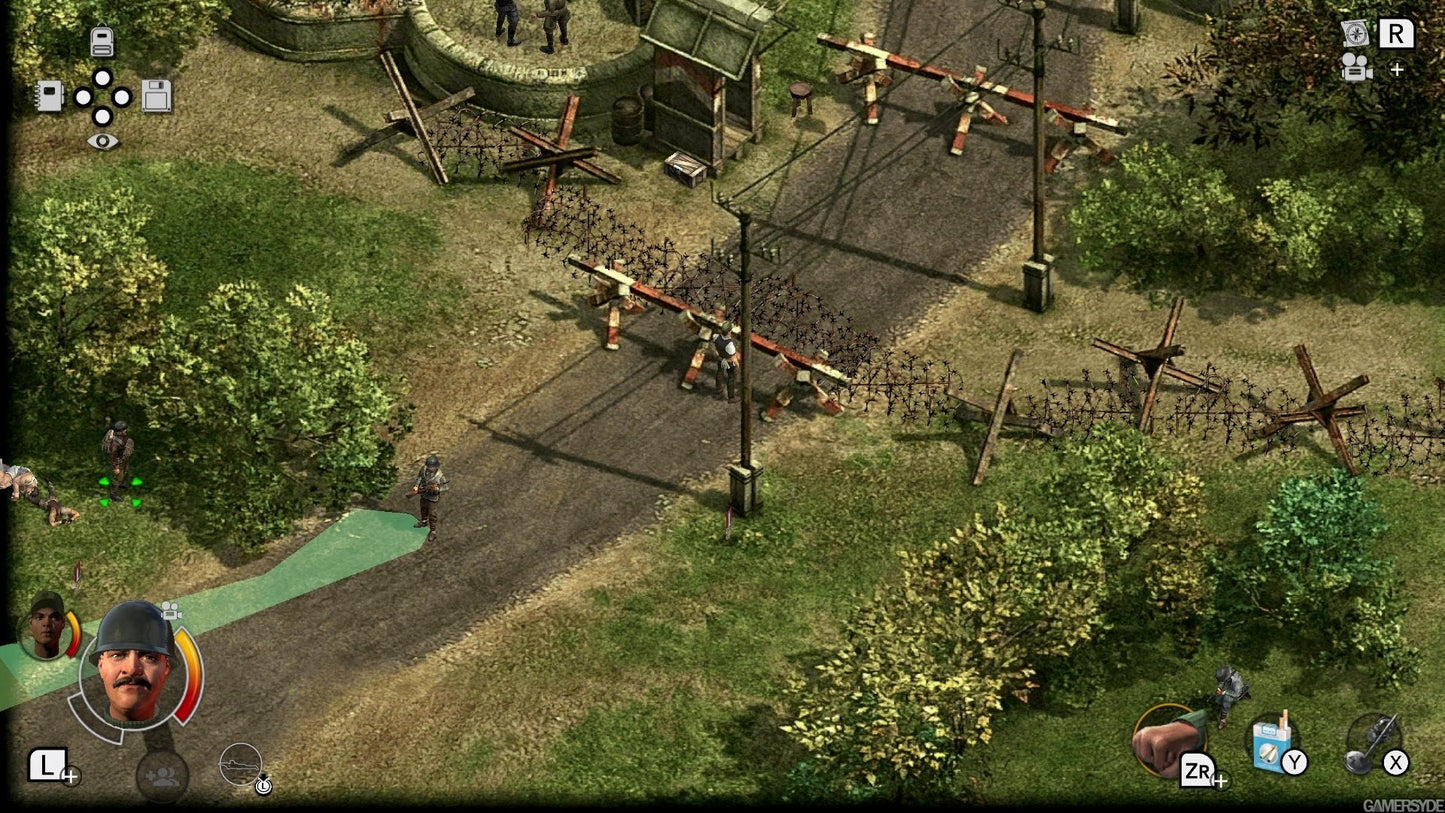1445x813 pixels.
Task: Click the plus icon under the R button
Action: pos(1395,70)
